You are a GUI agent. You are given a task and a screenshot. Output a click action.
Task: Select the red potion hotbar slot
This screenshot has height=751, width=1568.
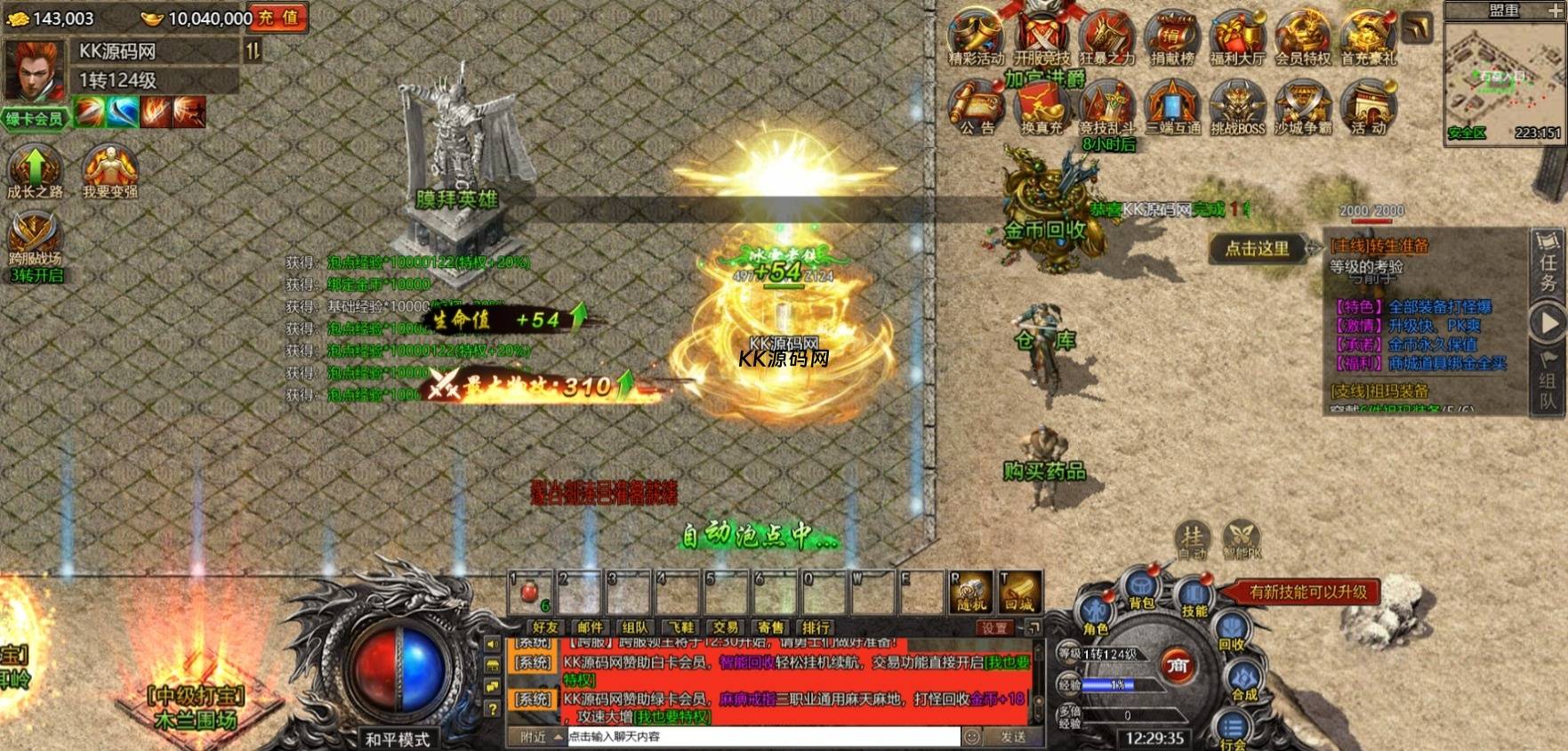coord(530,592)
